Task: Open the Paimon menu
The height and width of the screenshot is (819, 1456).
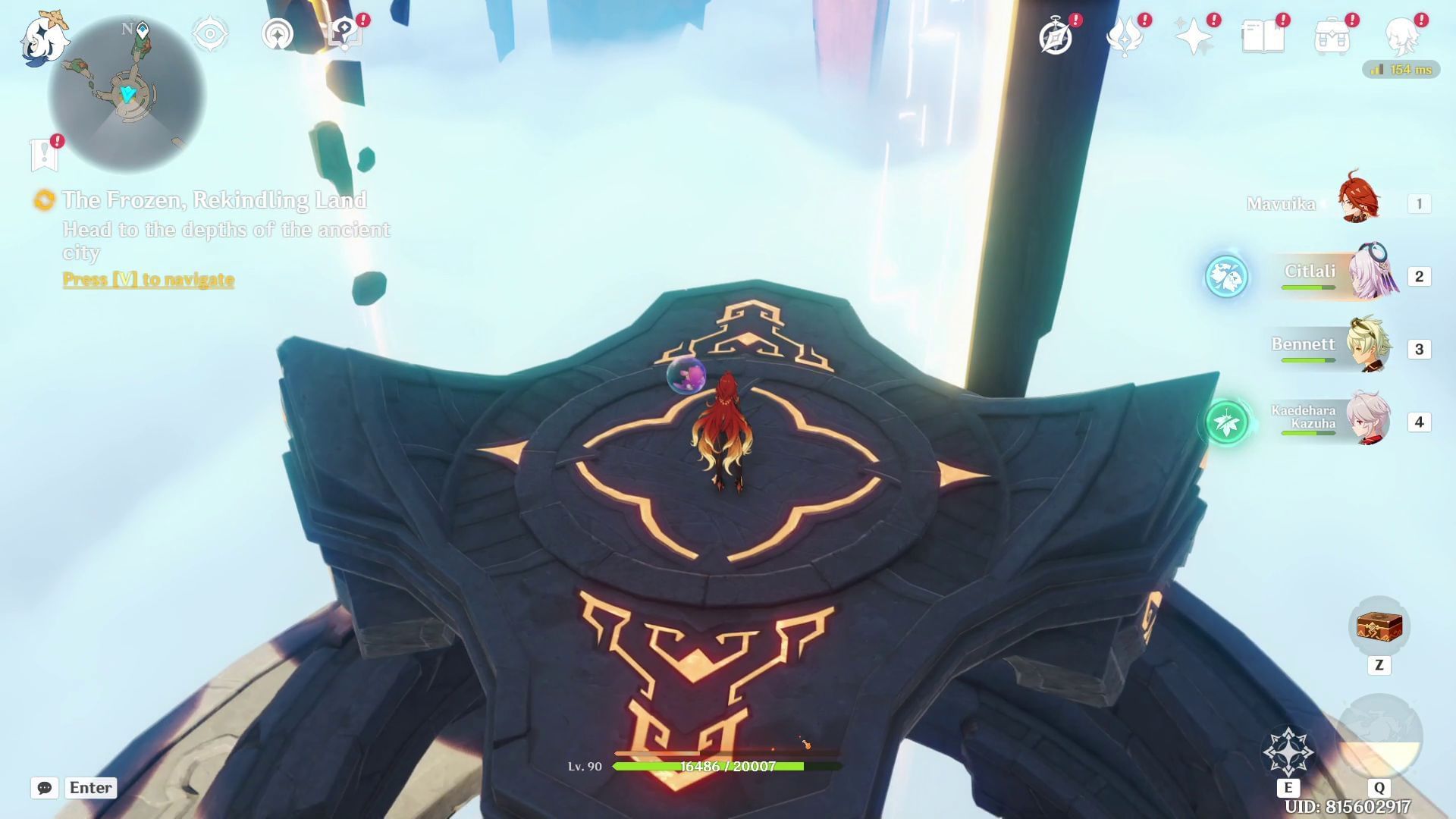Action: click(x=43, y=36)
